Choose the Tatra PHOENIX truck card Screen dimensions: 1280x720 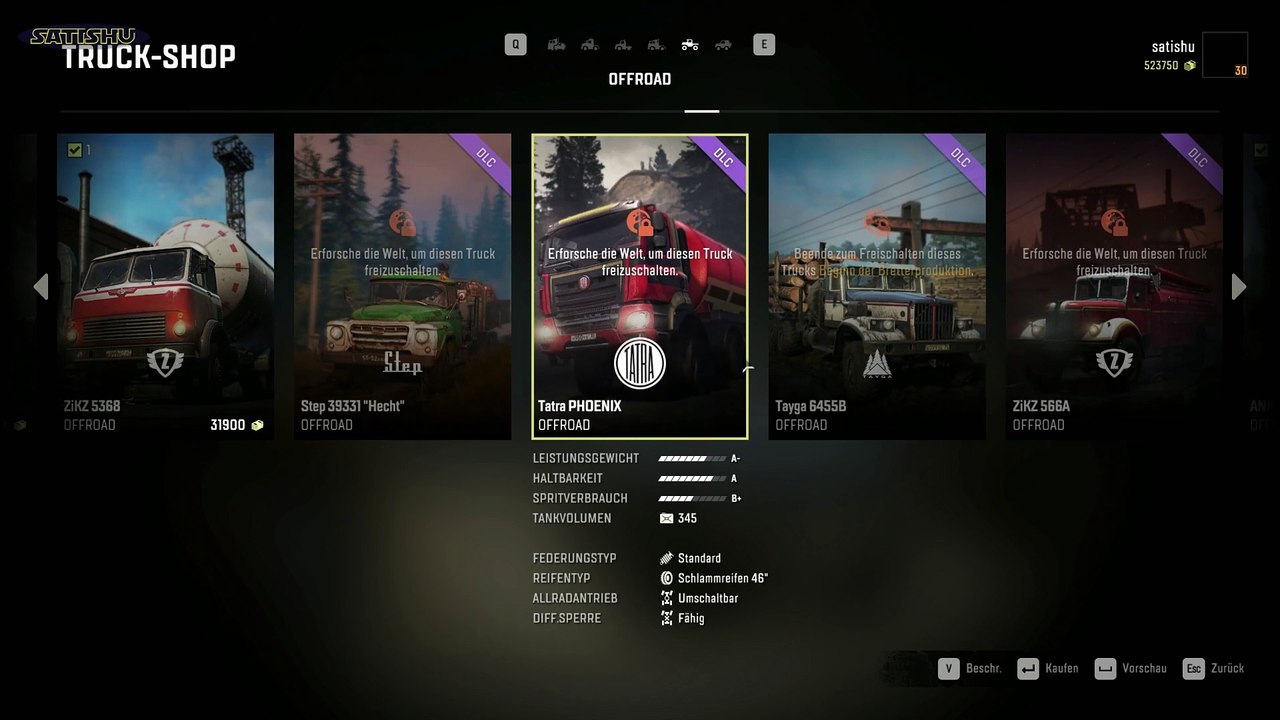(x=640, y=286)
